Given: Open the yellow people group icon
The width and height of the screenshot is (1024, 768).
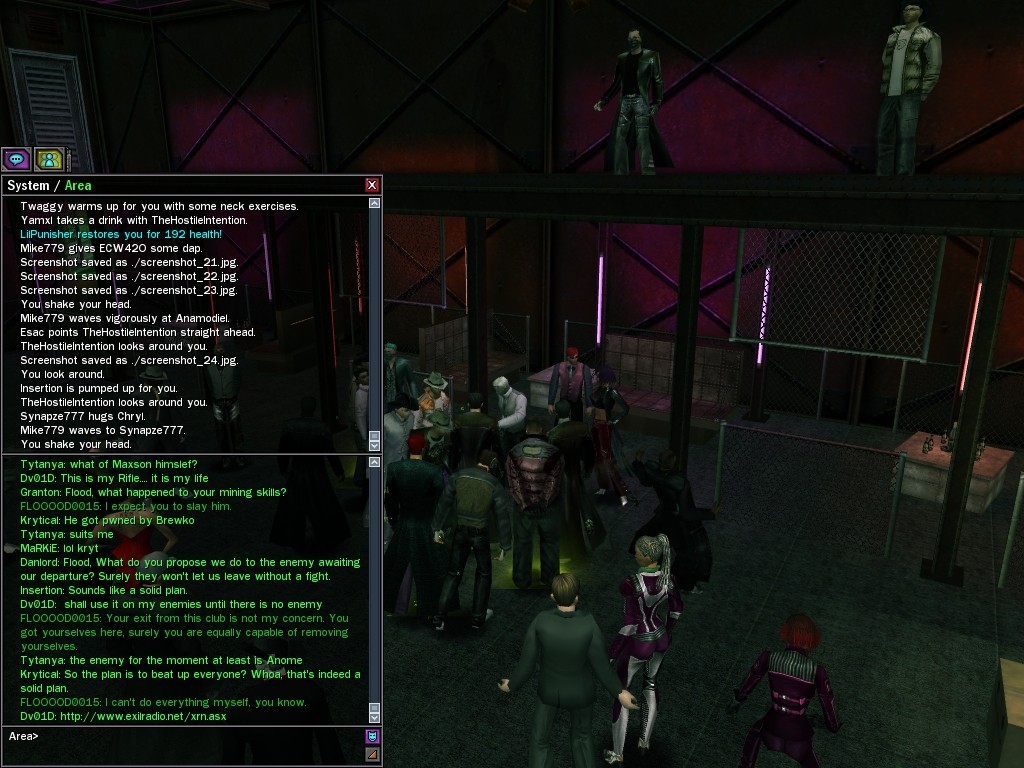Looking at the screenshot, I should pos(49,158).
